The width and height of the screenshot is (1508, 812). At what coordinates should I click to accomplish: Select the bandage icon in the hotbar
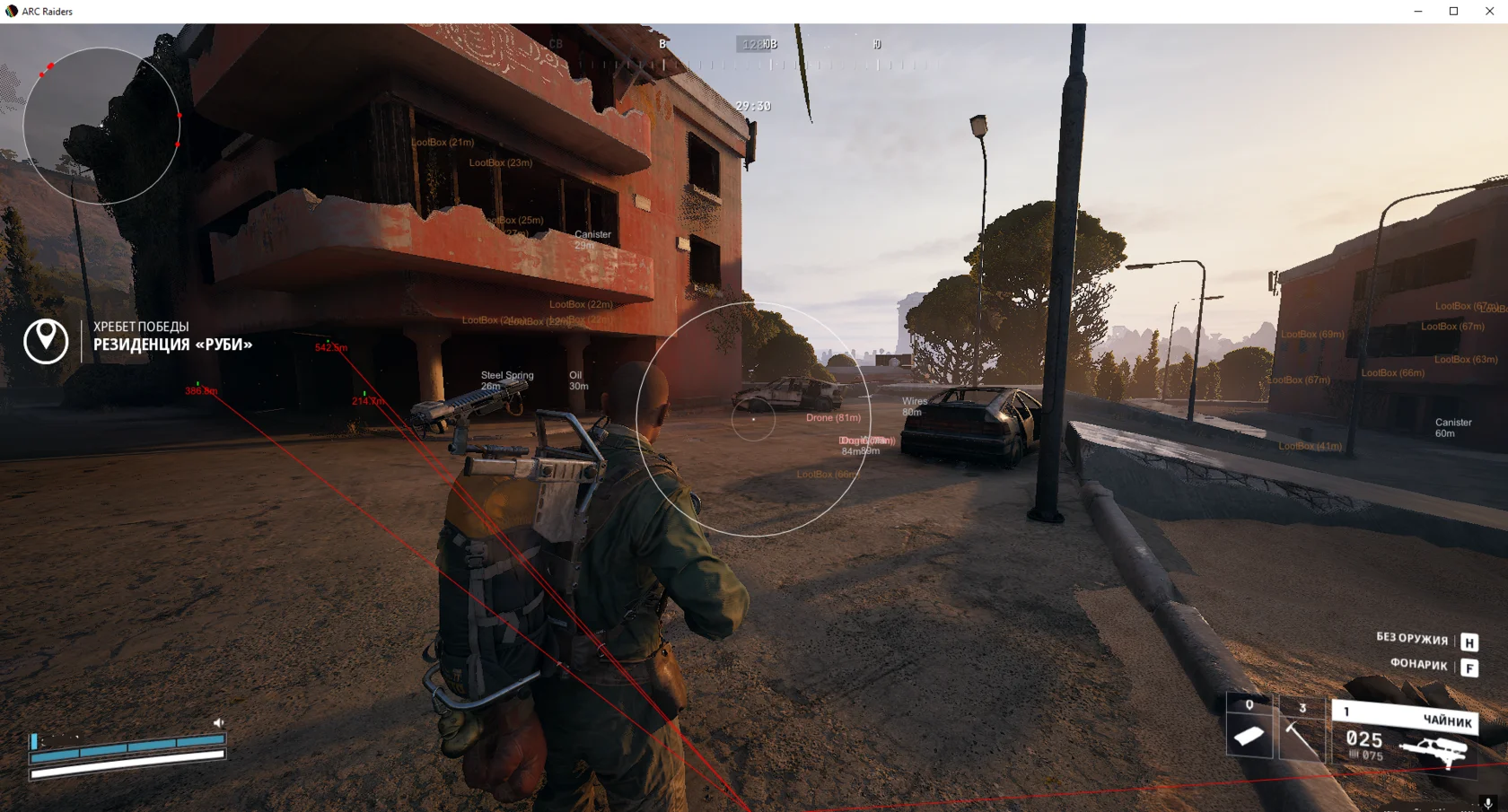[1249, 734]
